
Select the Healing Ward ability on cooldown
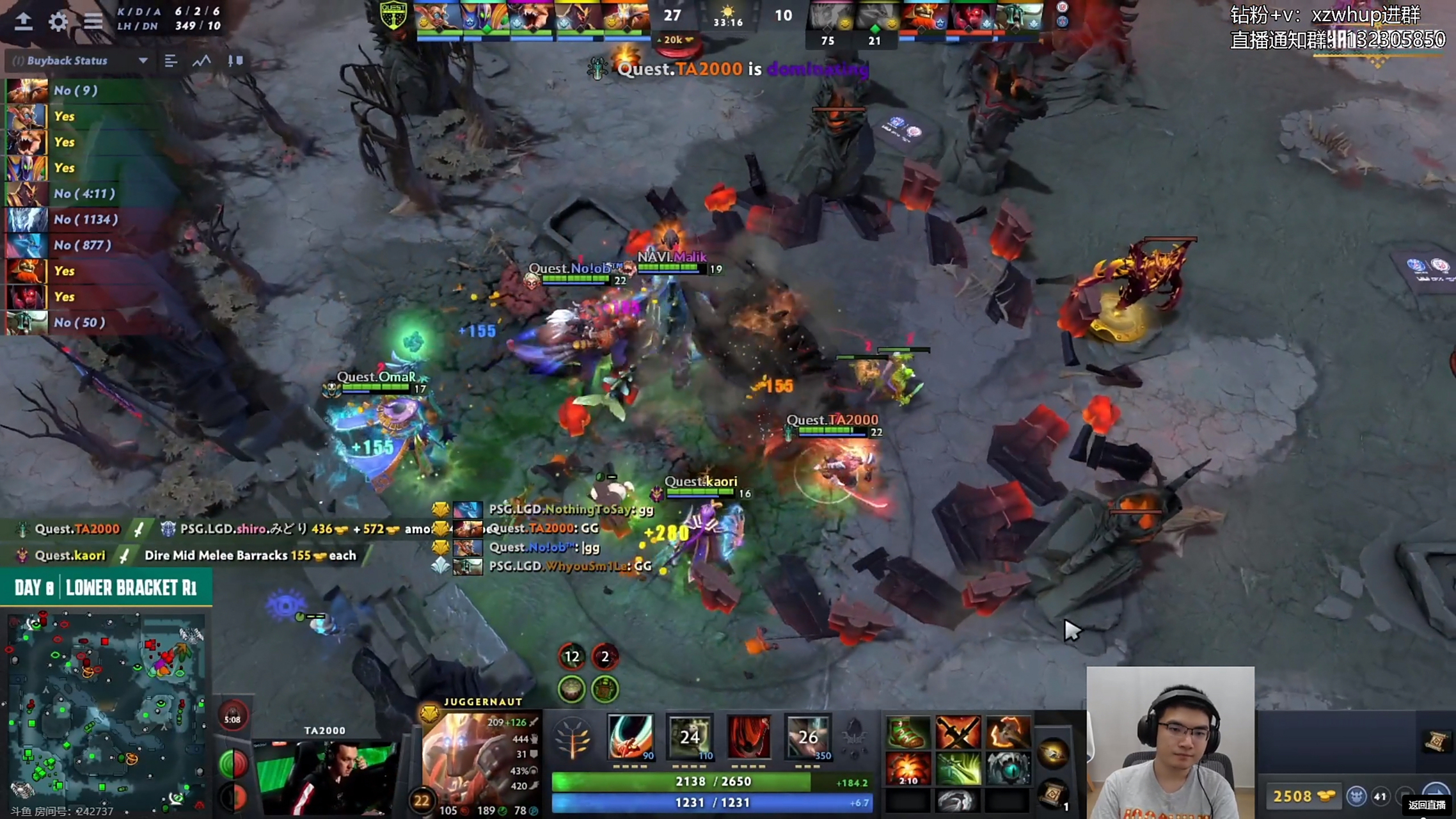690,737
